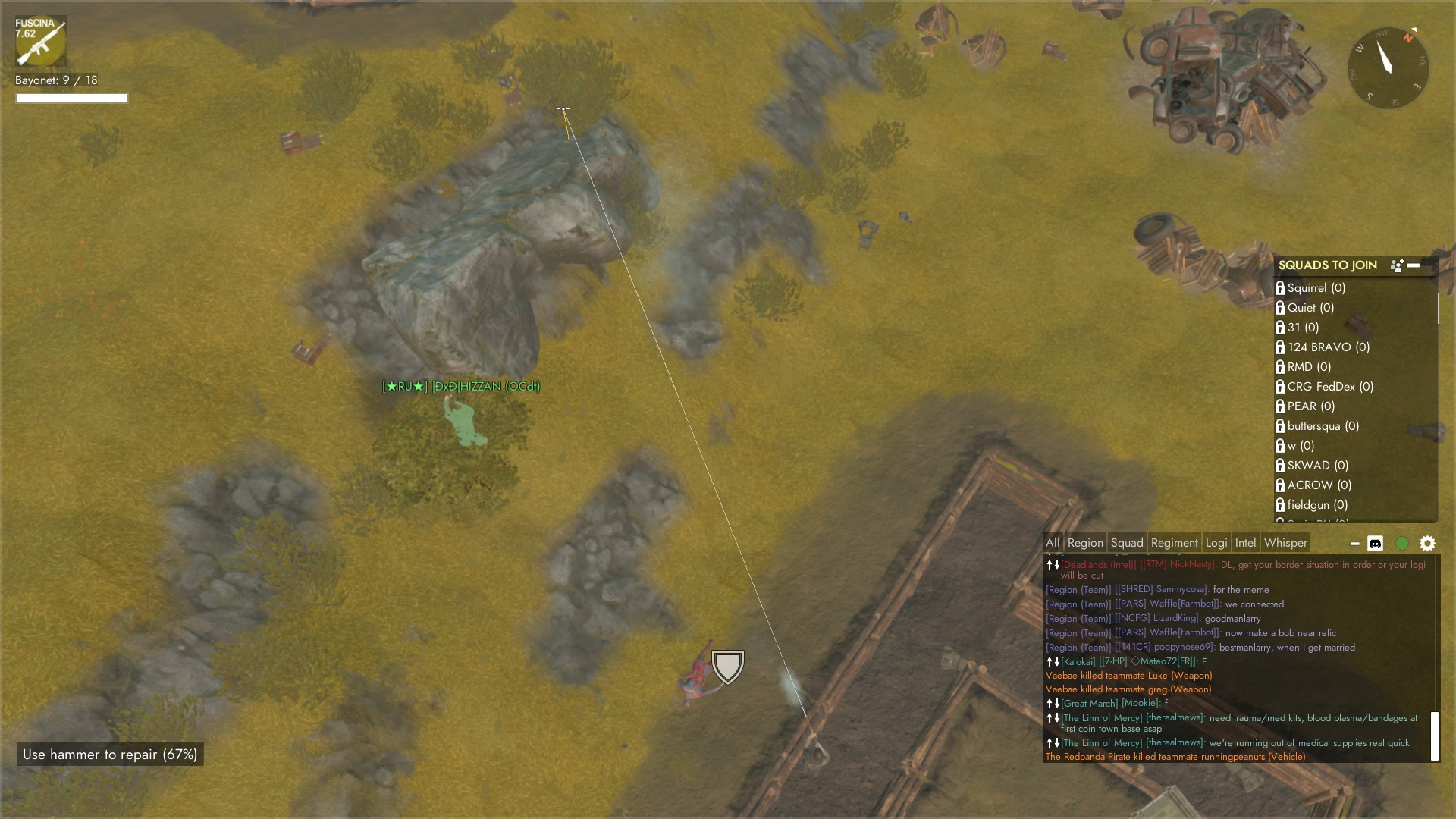Image resolution: width=1456 pixels, height=819 pixels.
Task: Choose the buttersqua squad entry
Action: pos(1323,426)
